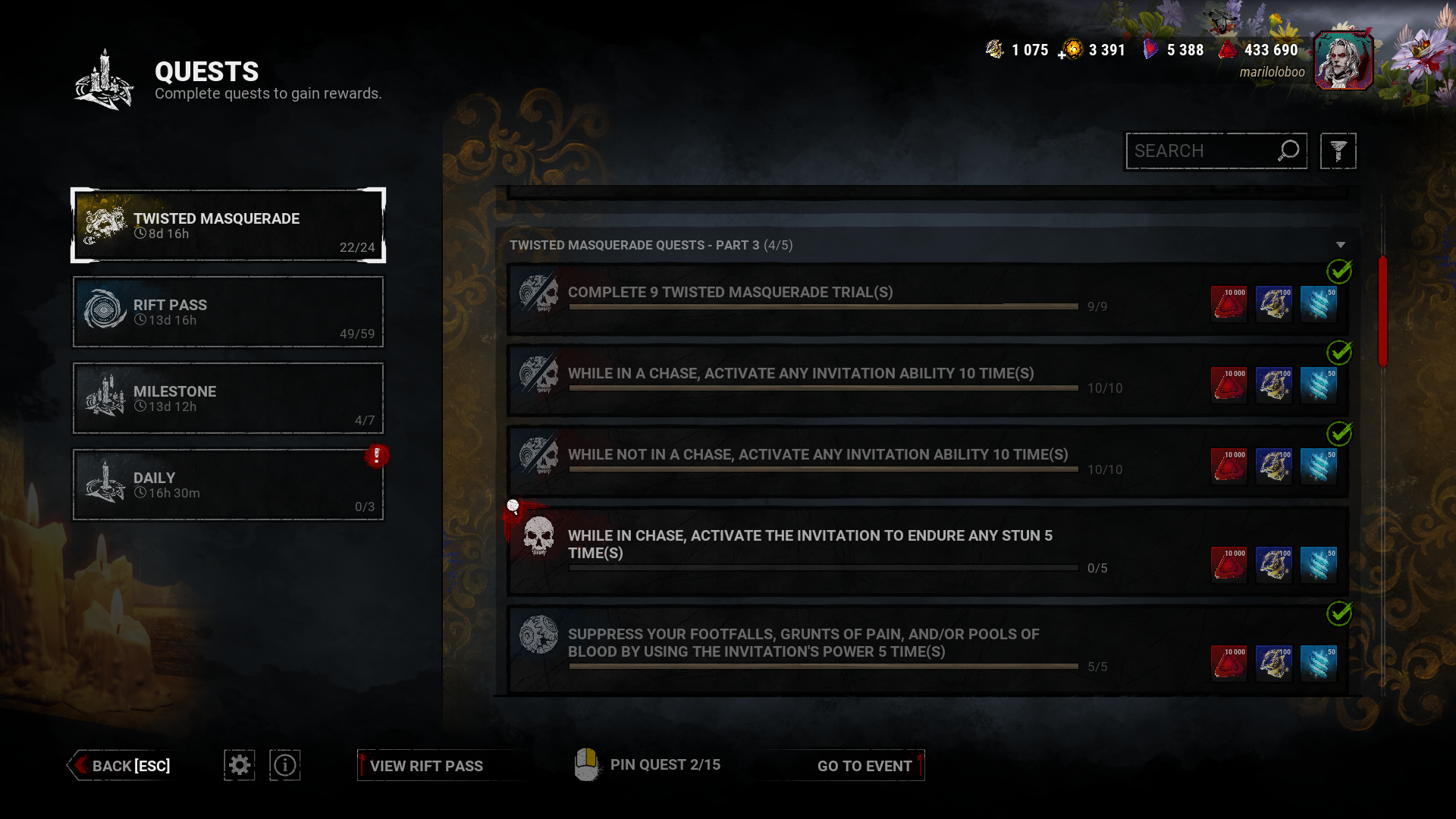
Task: Click the info icon next to the gear
Action: tap(284, 765)
